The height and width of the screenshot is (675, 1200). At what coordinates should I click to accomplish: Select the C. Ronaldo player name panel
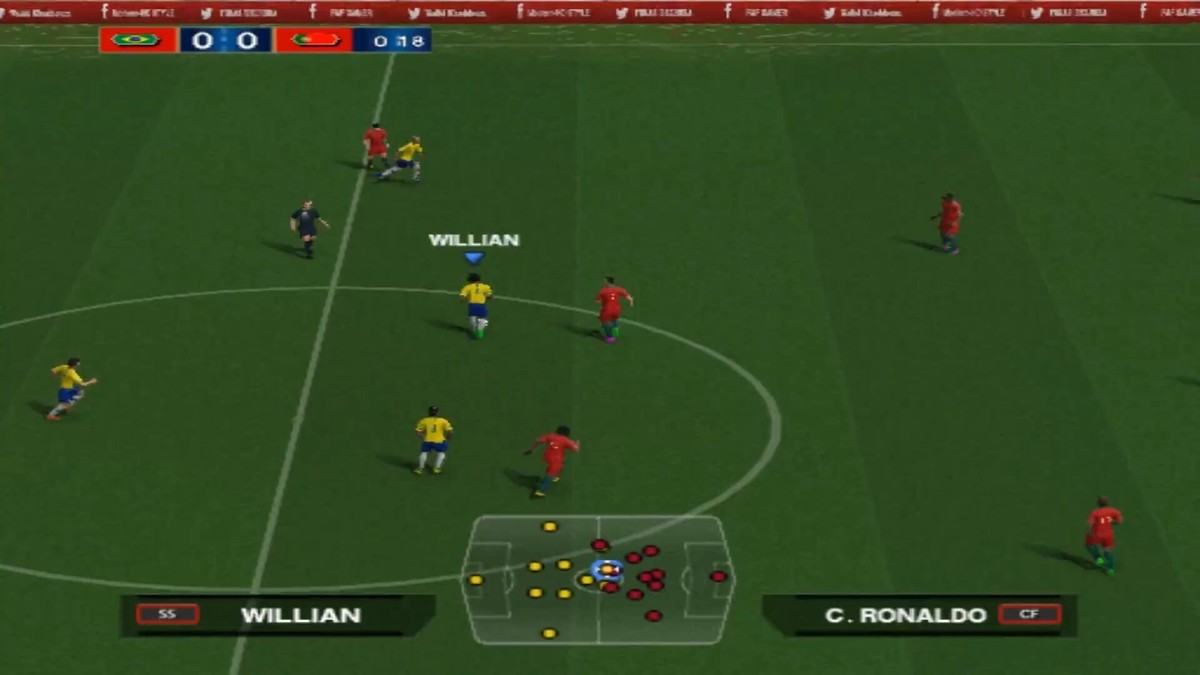[x=918, y=615]
